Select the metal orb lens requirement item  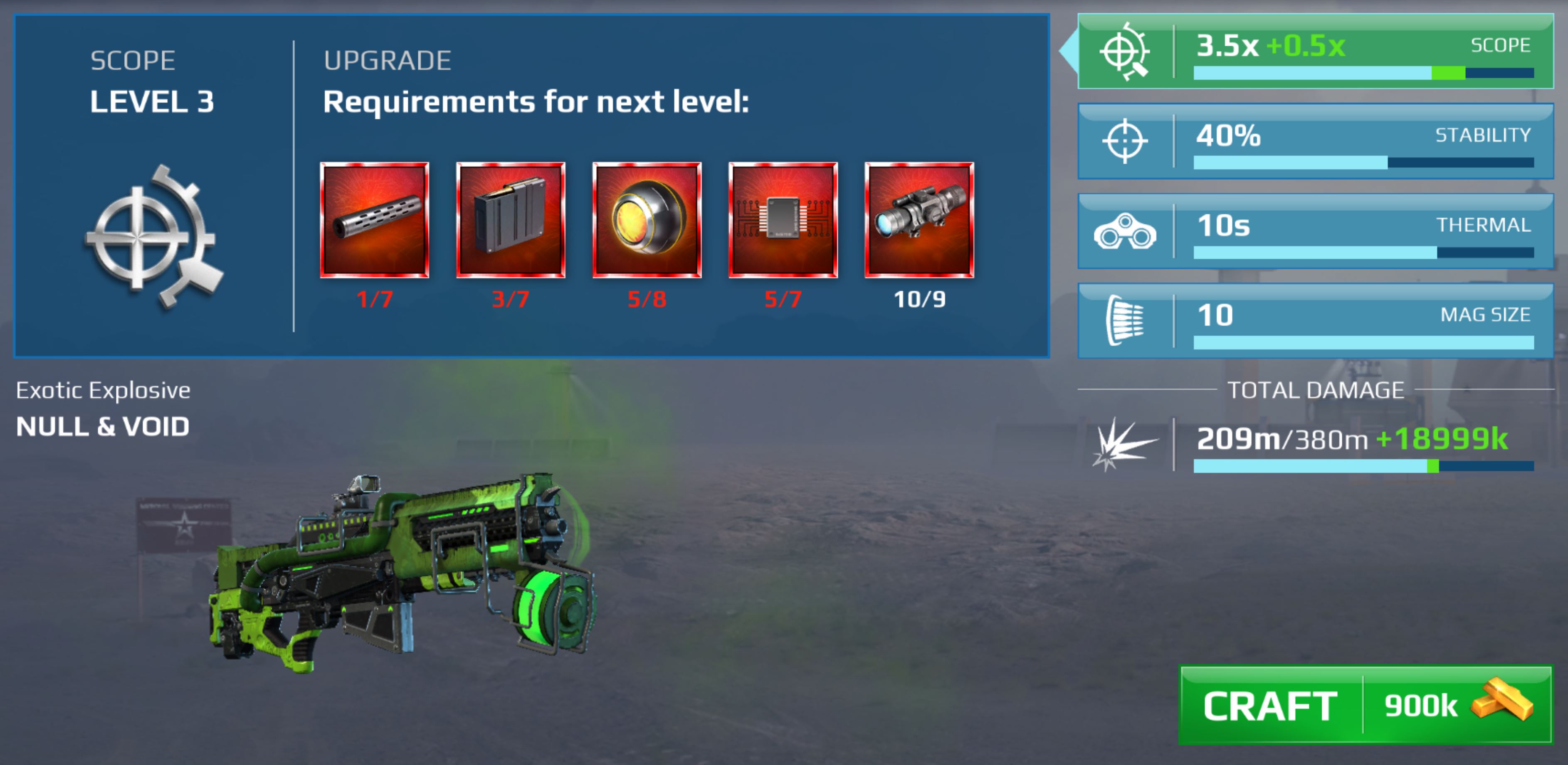[x=647, y=220]
